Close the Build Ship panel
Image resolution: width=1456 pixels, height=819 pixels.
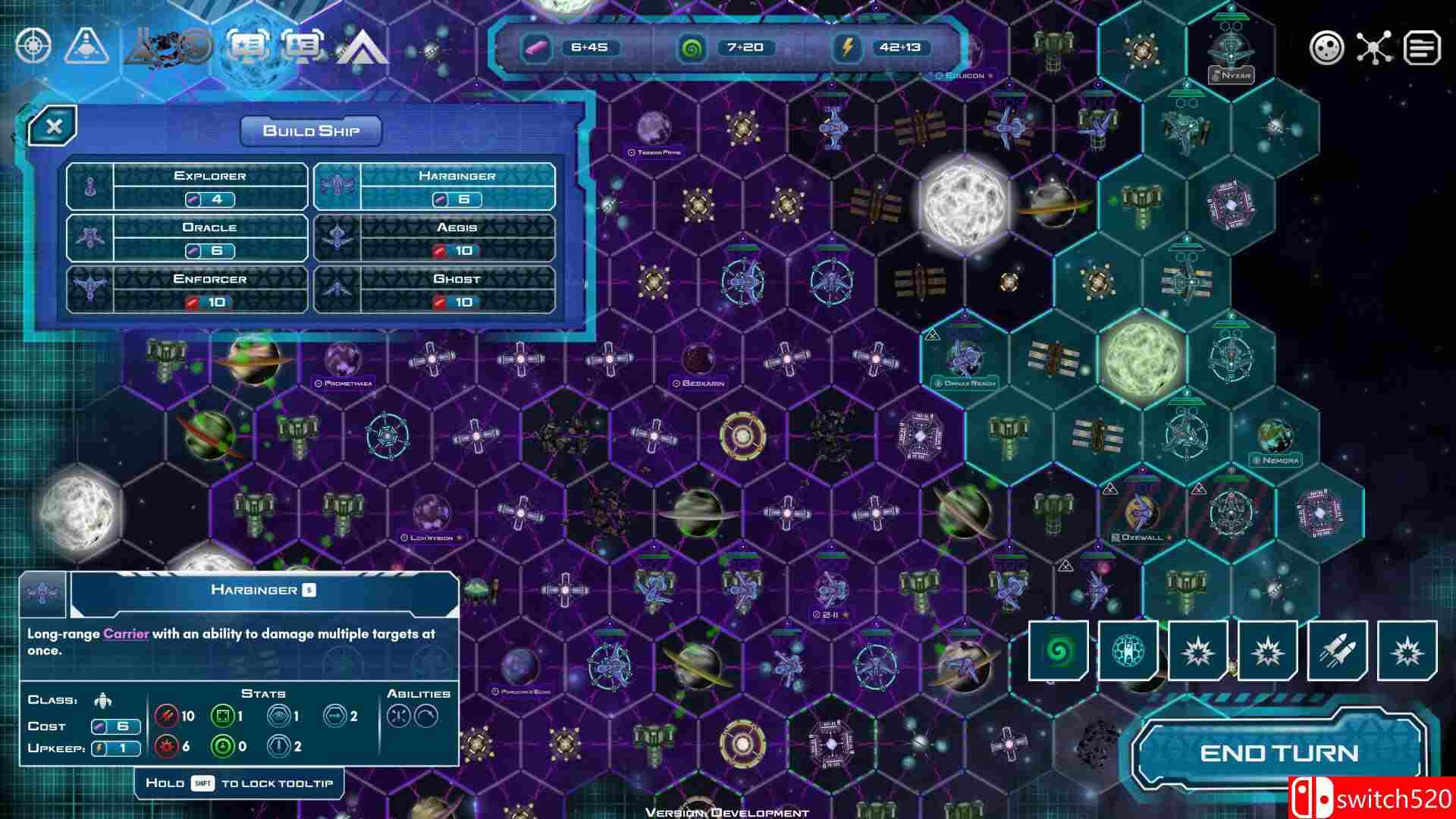point(55,126)
